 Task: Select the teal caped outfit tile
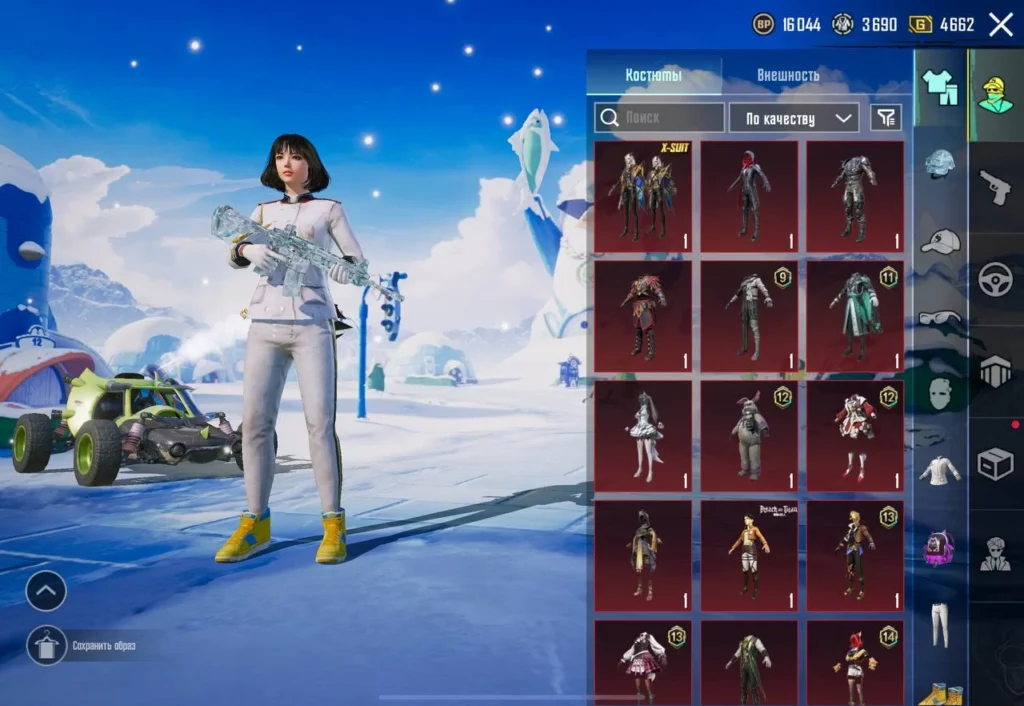pos(855,316)
